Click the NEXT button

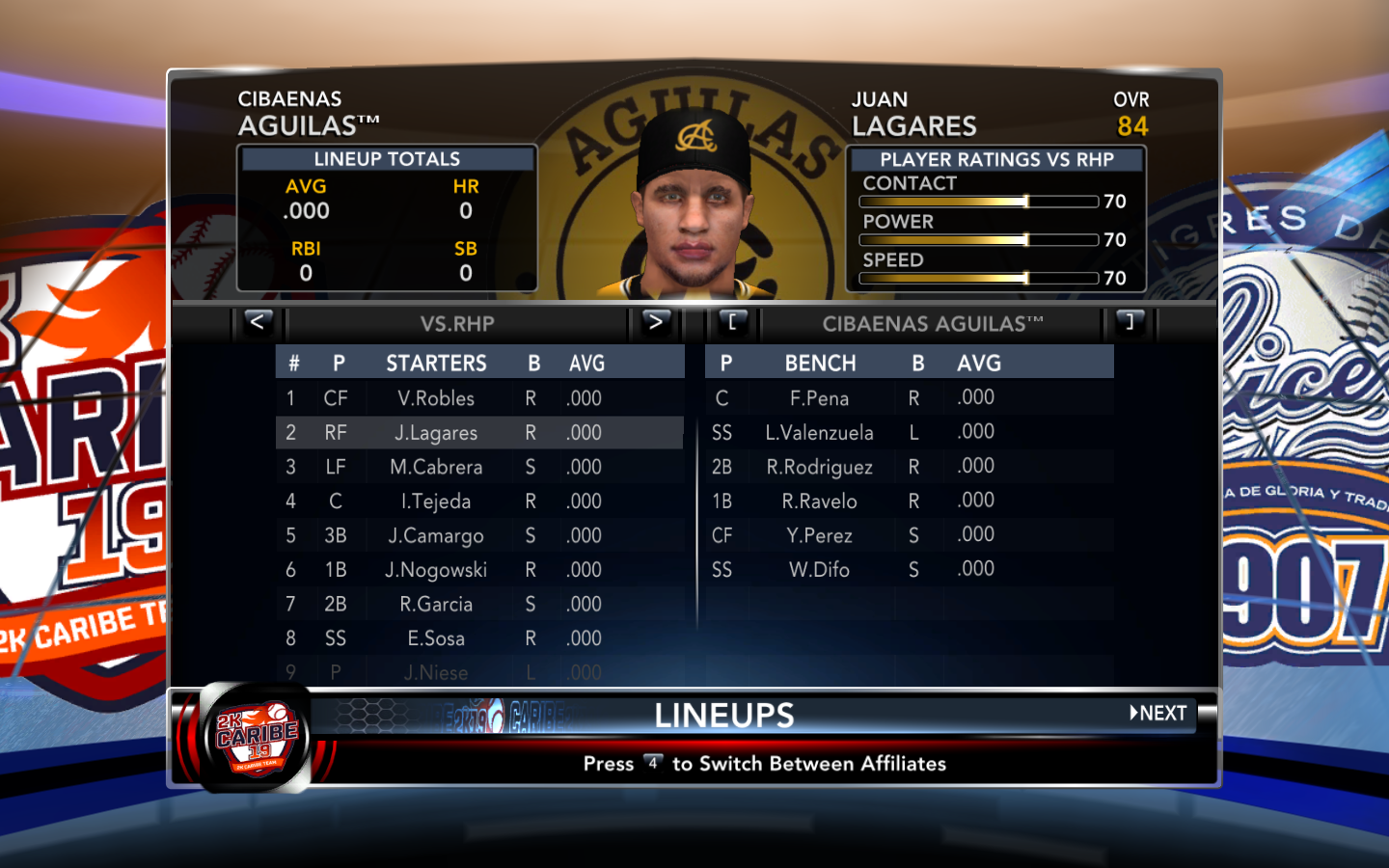coord(1159,714)
